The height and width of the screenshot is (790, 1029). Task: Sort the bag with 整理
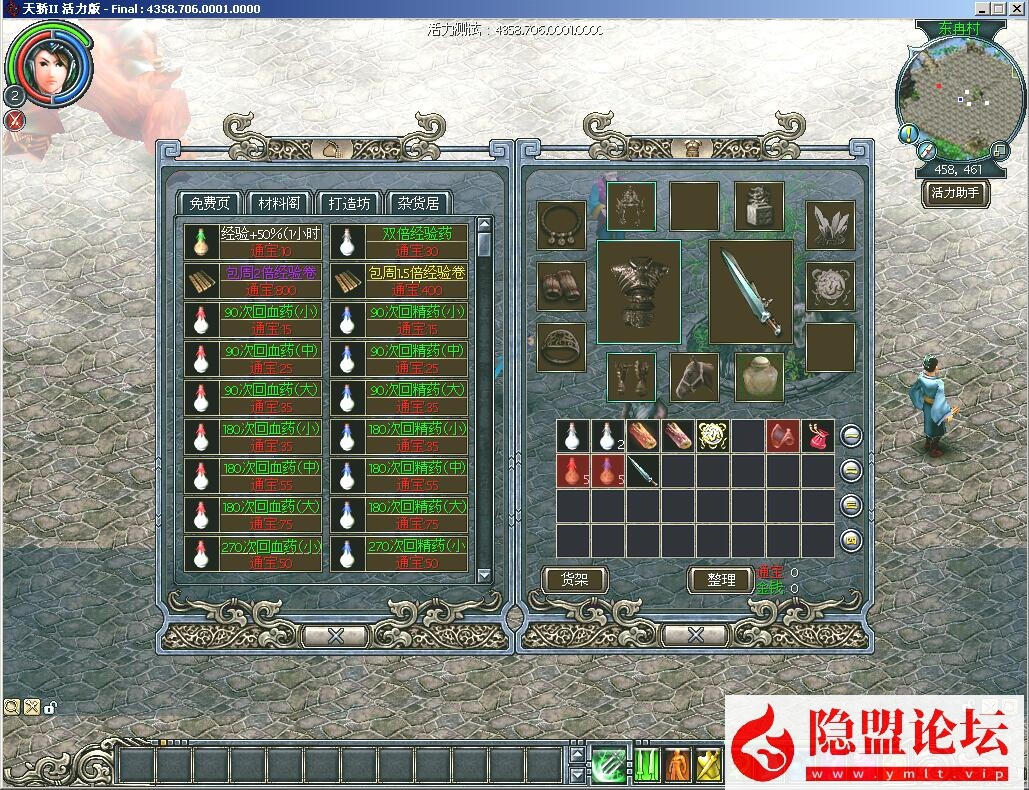(x=721, y=580)
